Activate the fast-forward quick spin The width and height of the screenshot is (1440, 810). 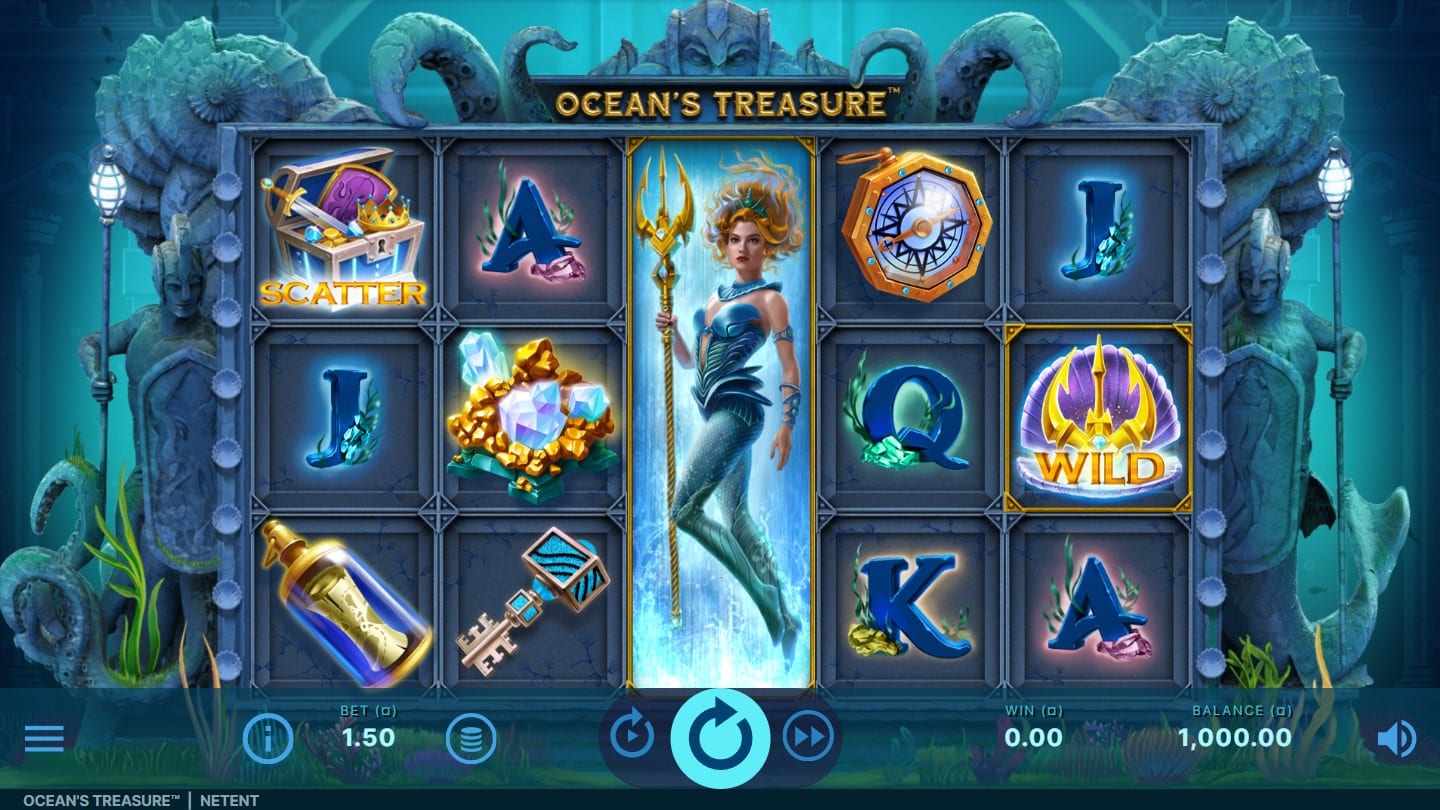(807, 737)
